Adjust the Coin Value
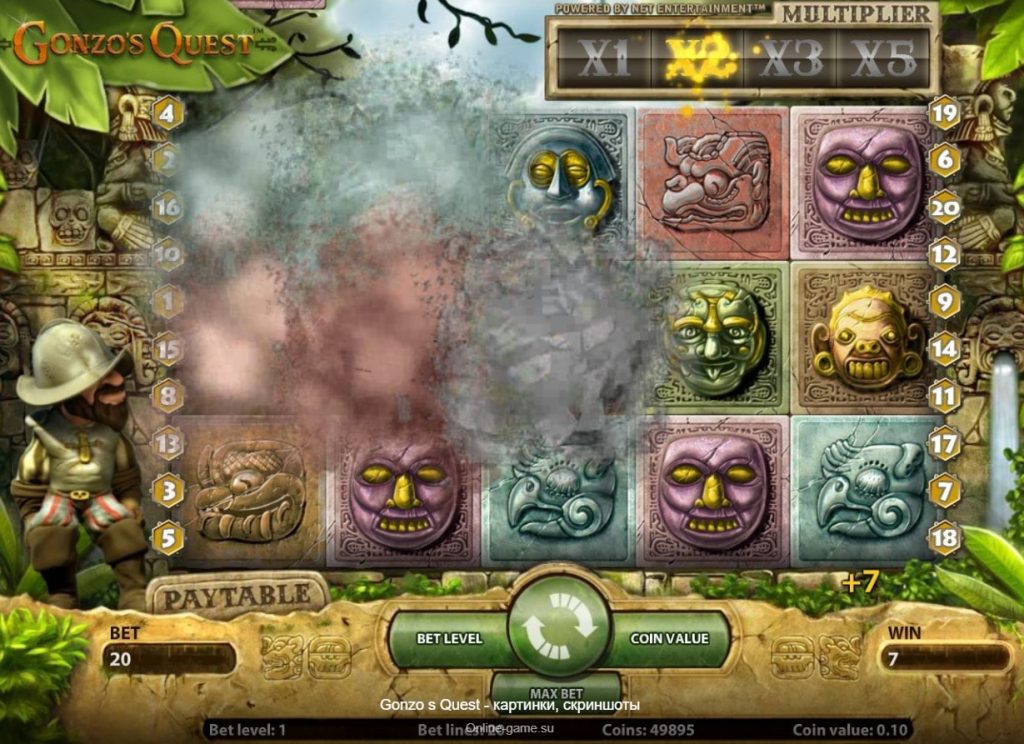This screenshot has height=744, width=1024. [669, 638]
